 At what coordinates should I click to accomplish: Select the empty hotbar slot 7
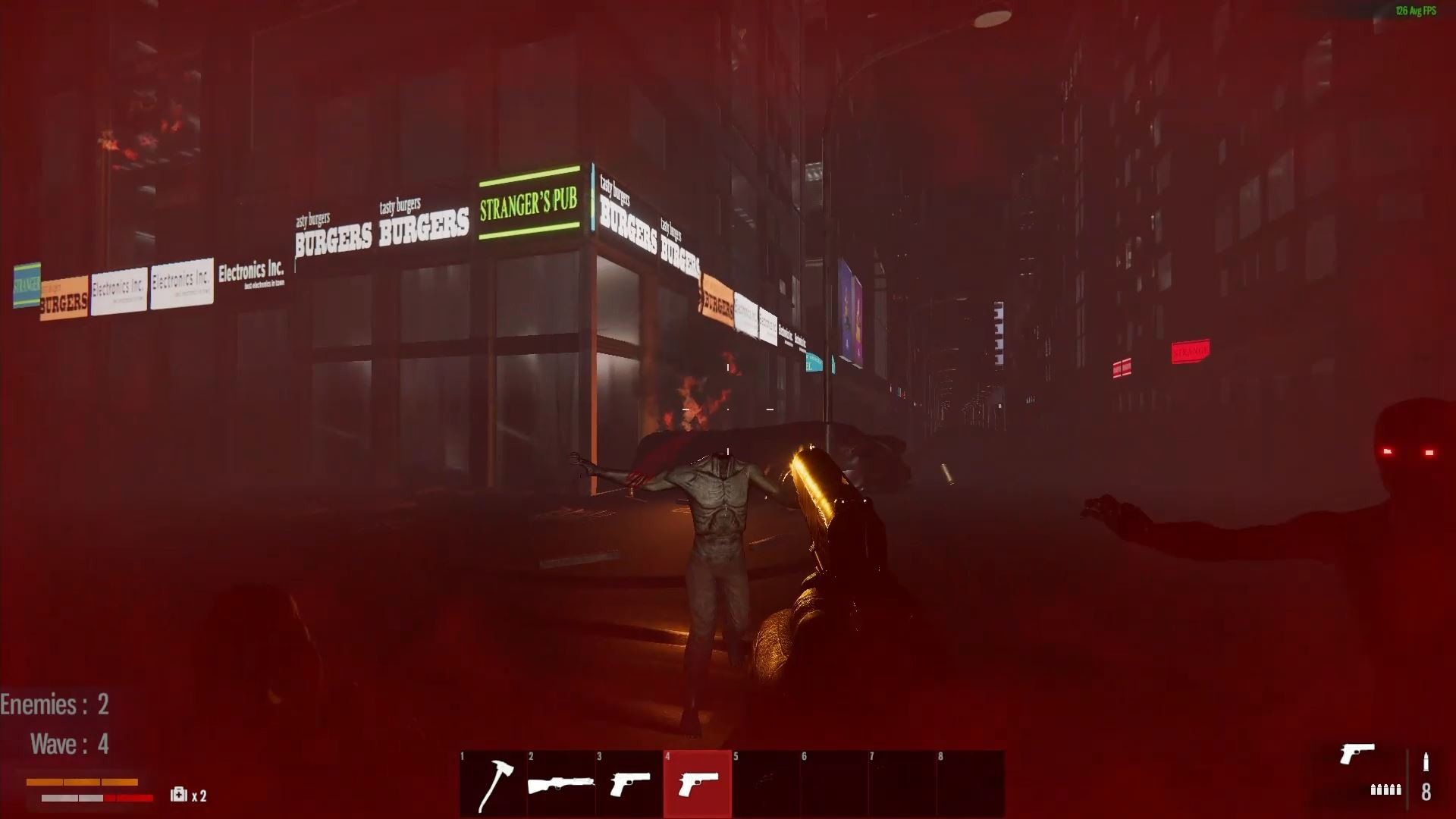901,783
